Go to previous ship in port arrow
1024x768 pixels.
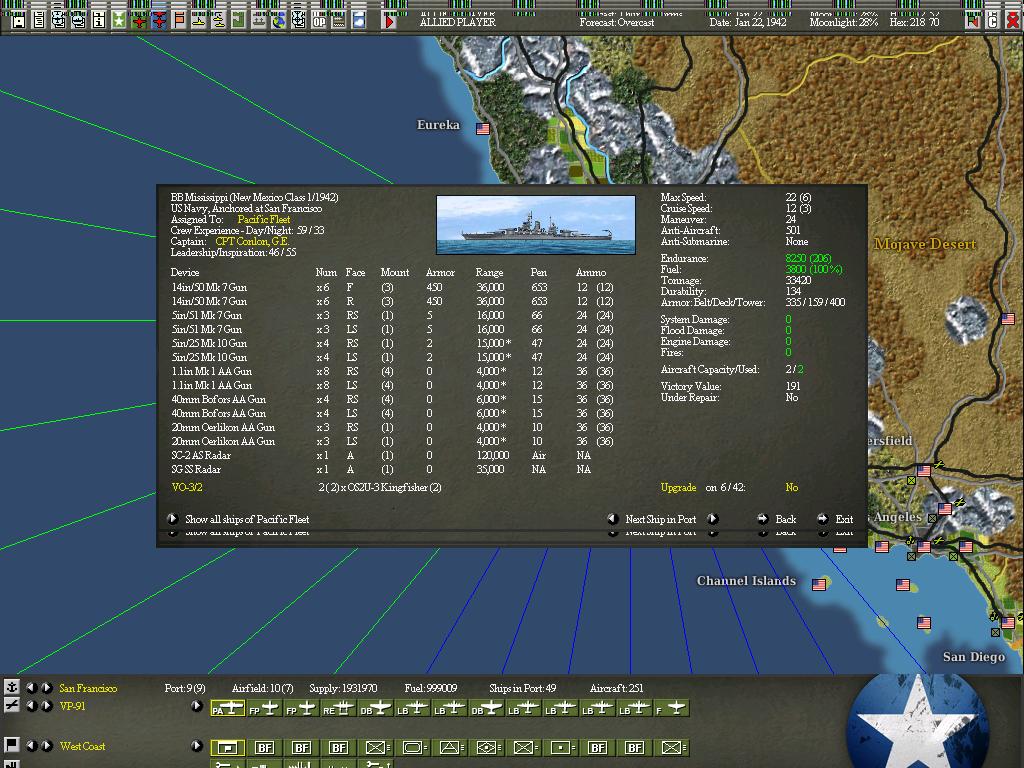point(613,519)
